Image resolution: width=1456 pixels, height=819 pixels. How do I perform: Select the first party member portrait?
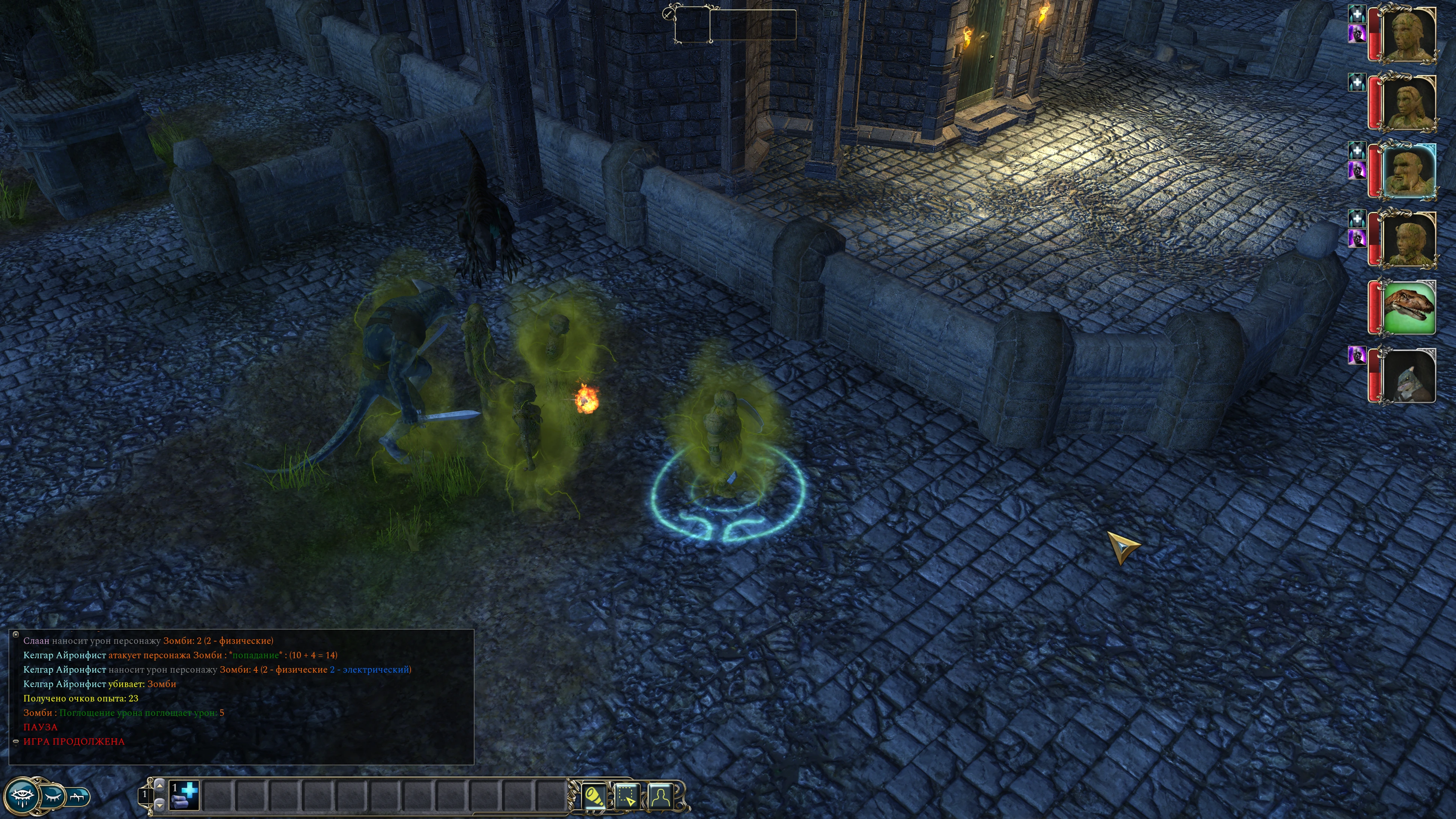point(1408,35)
